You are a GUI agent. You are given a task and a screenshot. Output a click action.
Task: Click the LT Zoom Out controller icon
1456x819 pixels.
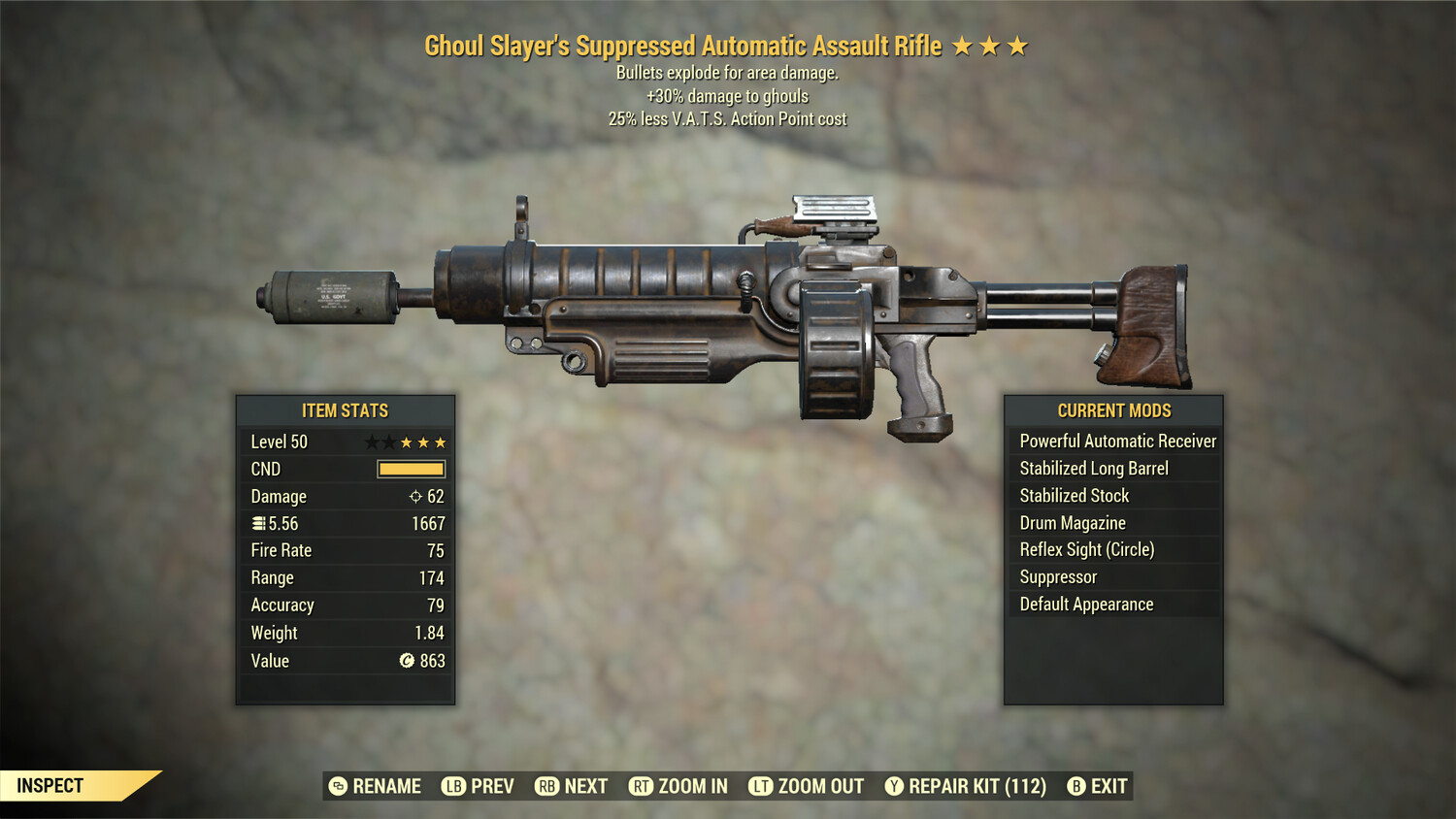point(762,786)
